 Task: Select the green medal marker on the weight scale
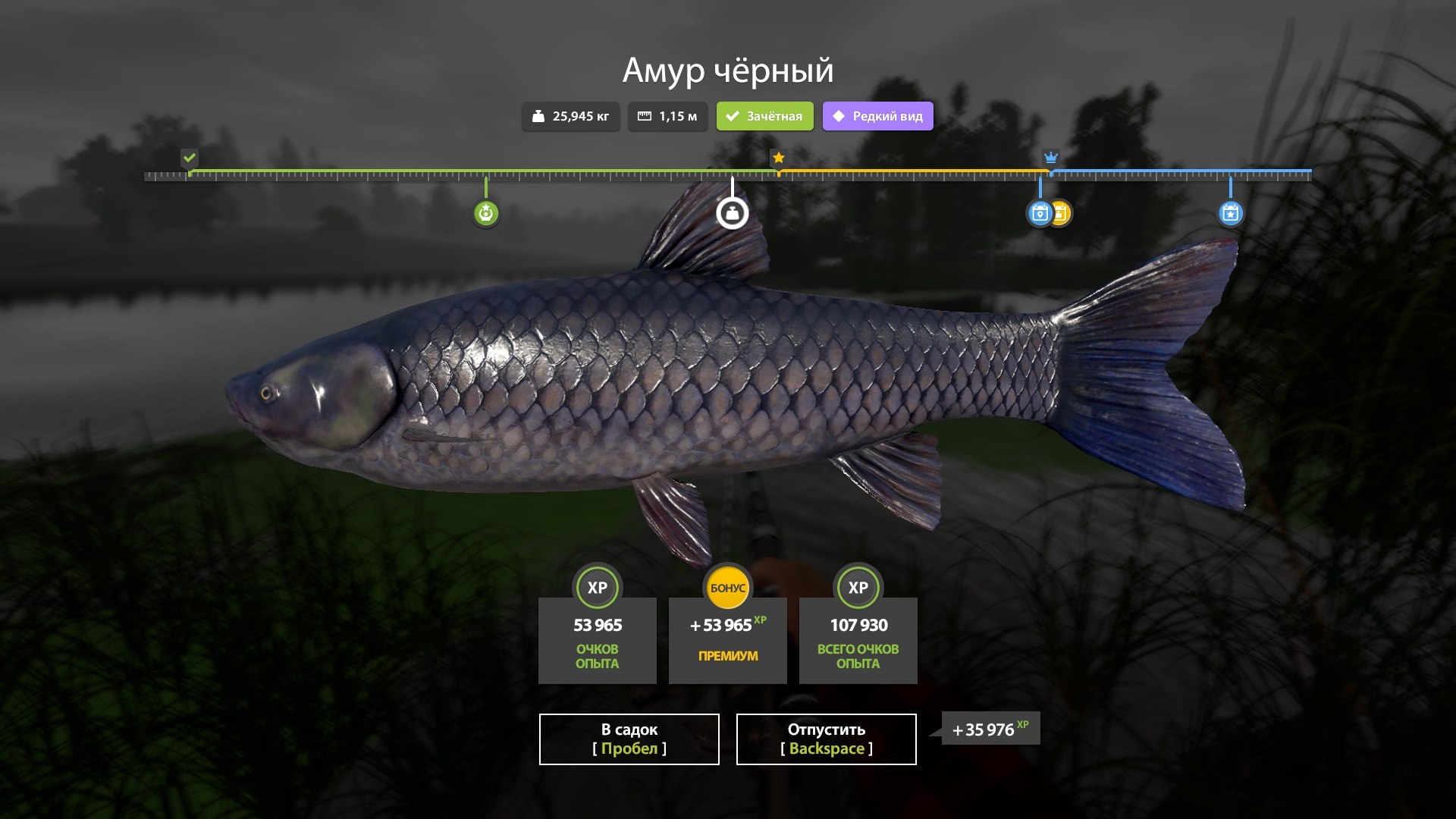click(x=486, y=213)
